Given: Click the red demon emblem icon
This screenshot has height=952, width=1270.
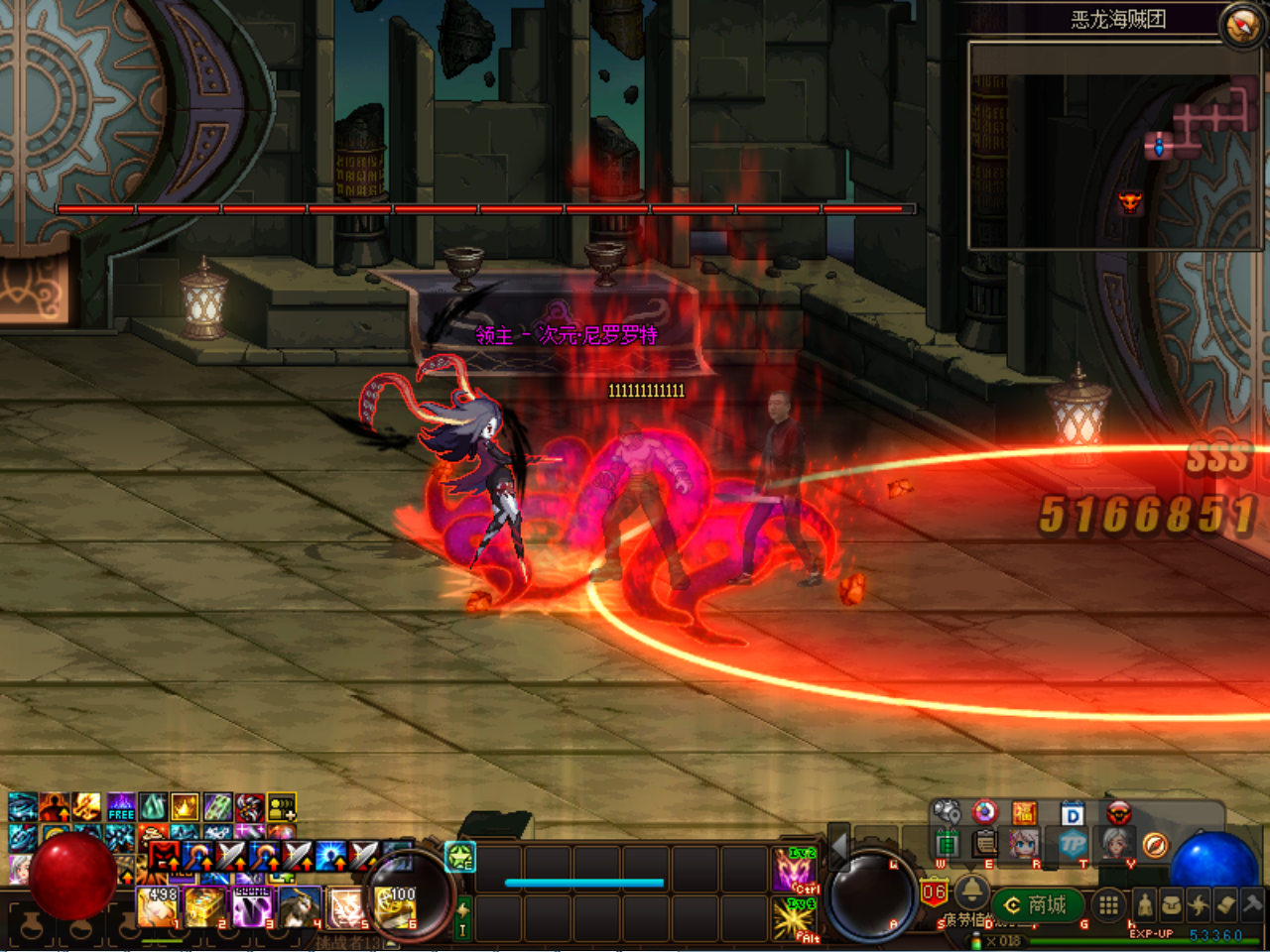Looking at the screenshot, I should (1119, 813).
